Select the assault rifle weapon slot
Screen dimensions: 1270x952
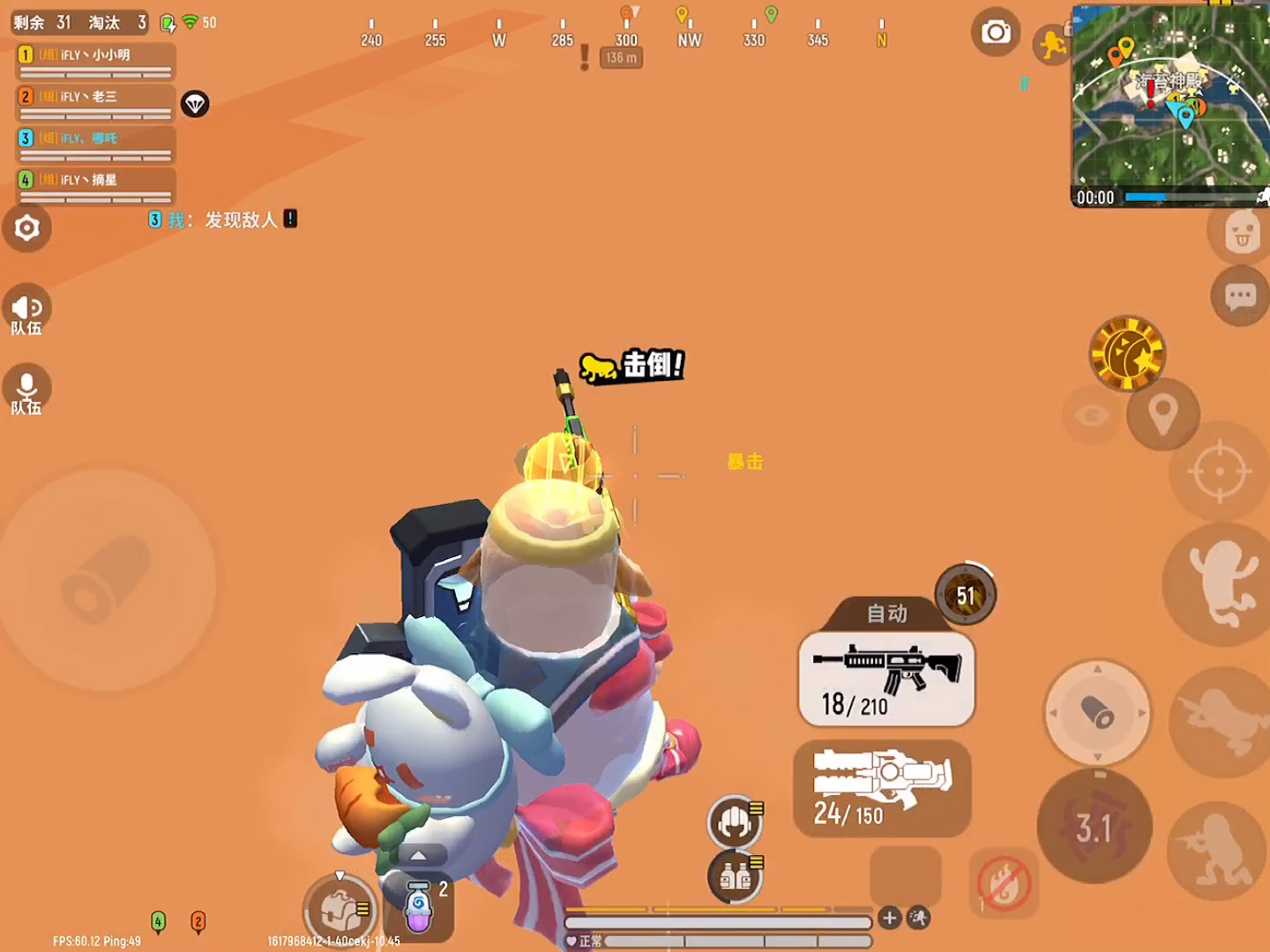(x=886, y=679)
